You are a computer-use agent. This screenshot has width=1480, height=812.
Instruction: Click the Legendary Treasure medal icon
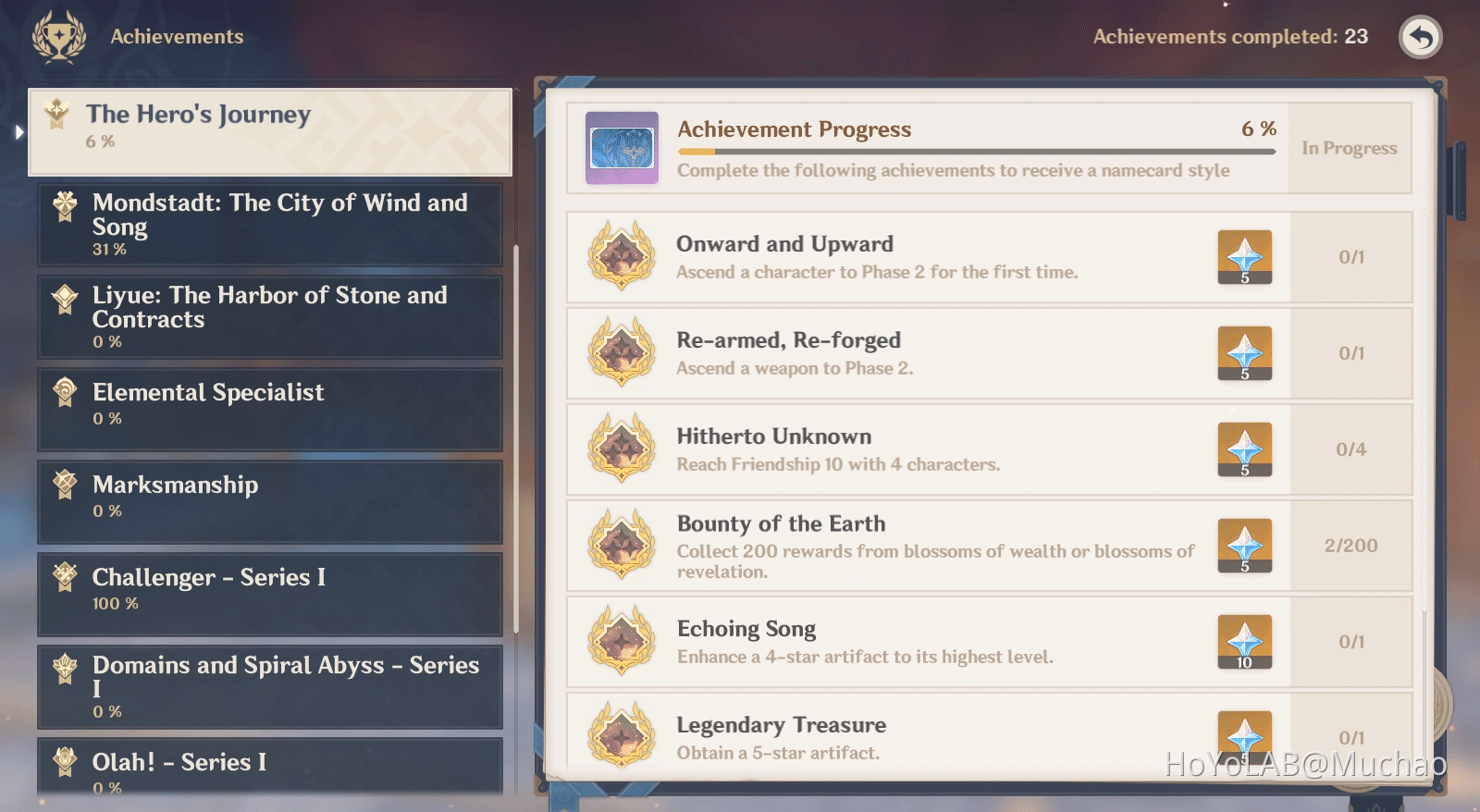[621, 735]
